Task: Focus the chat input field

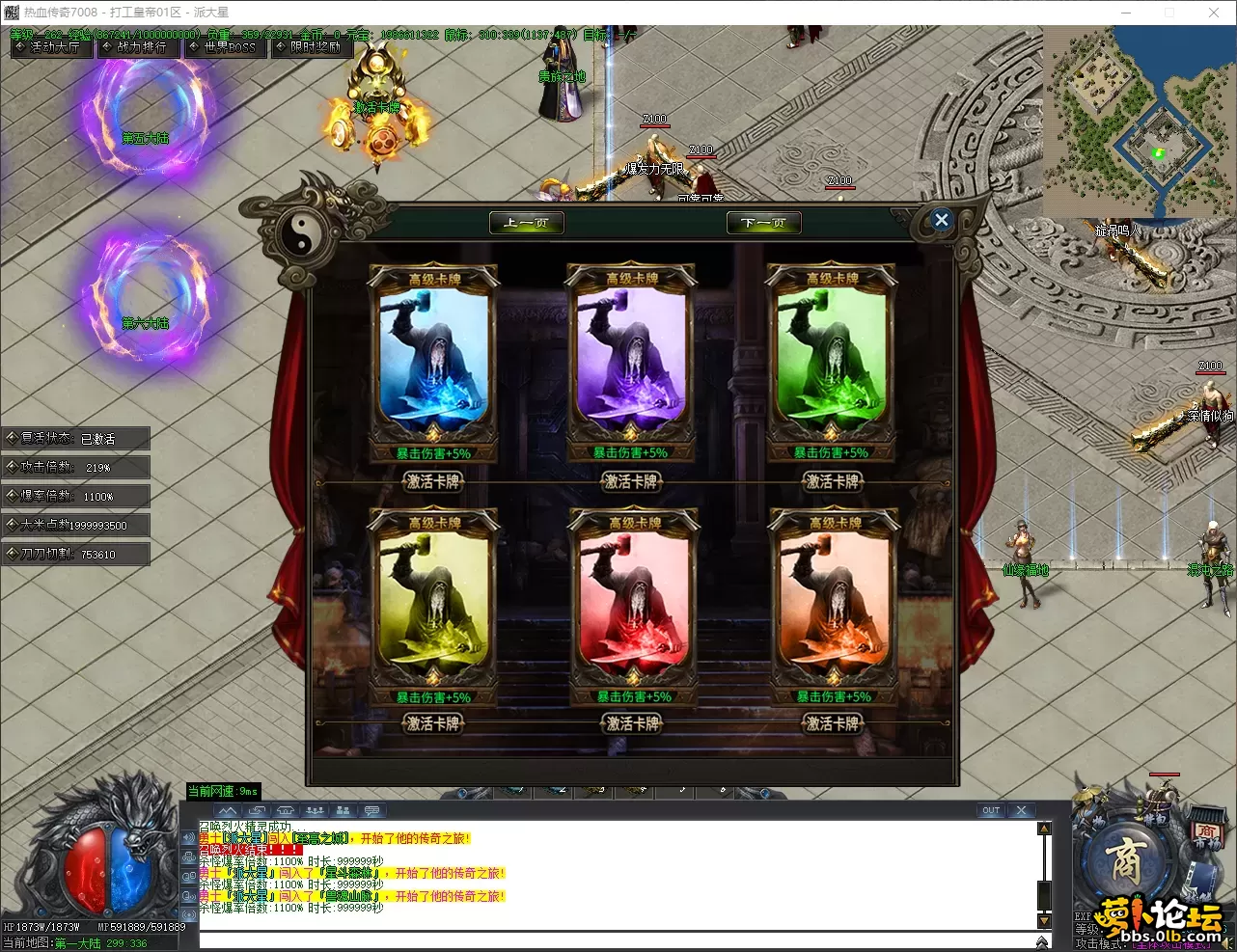Action: [618, 941]
